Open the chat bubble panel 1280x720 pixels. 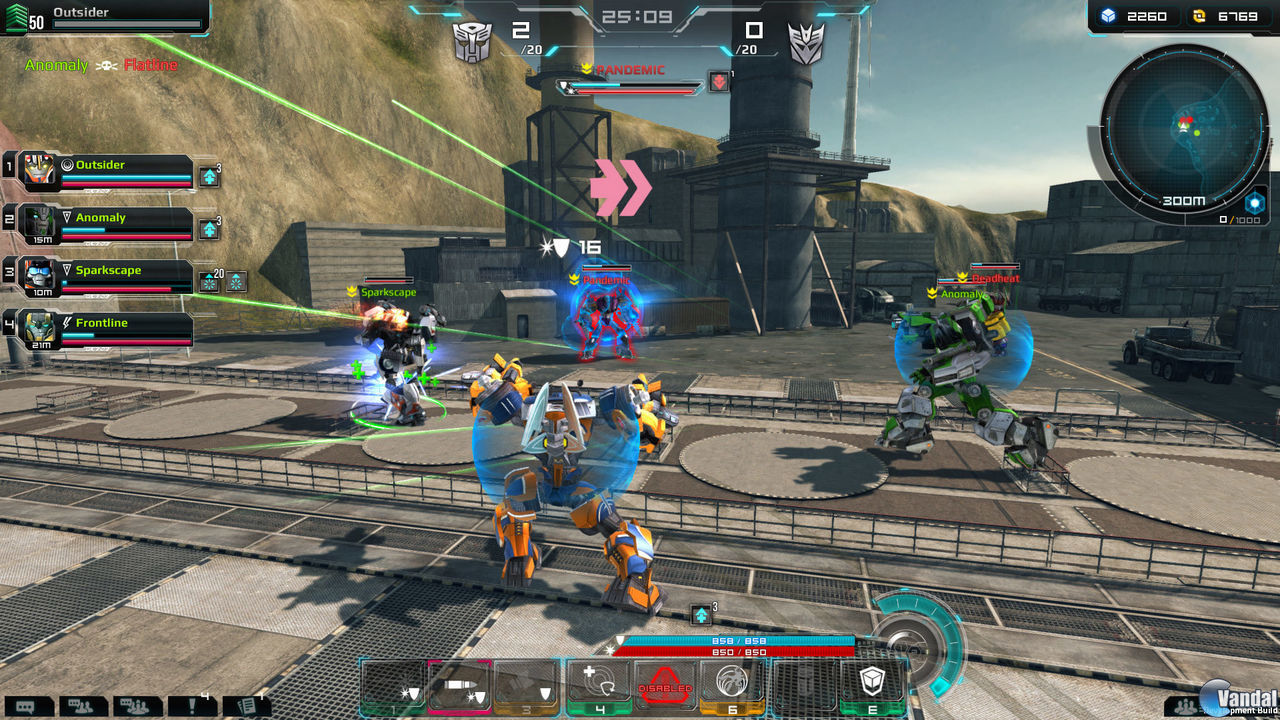[x=26, y=705]
